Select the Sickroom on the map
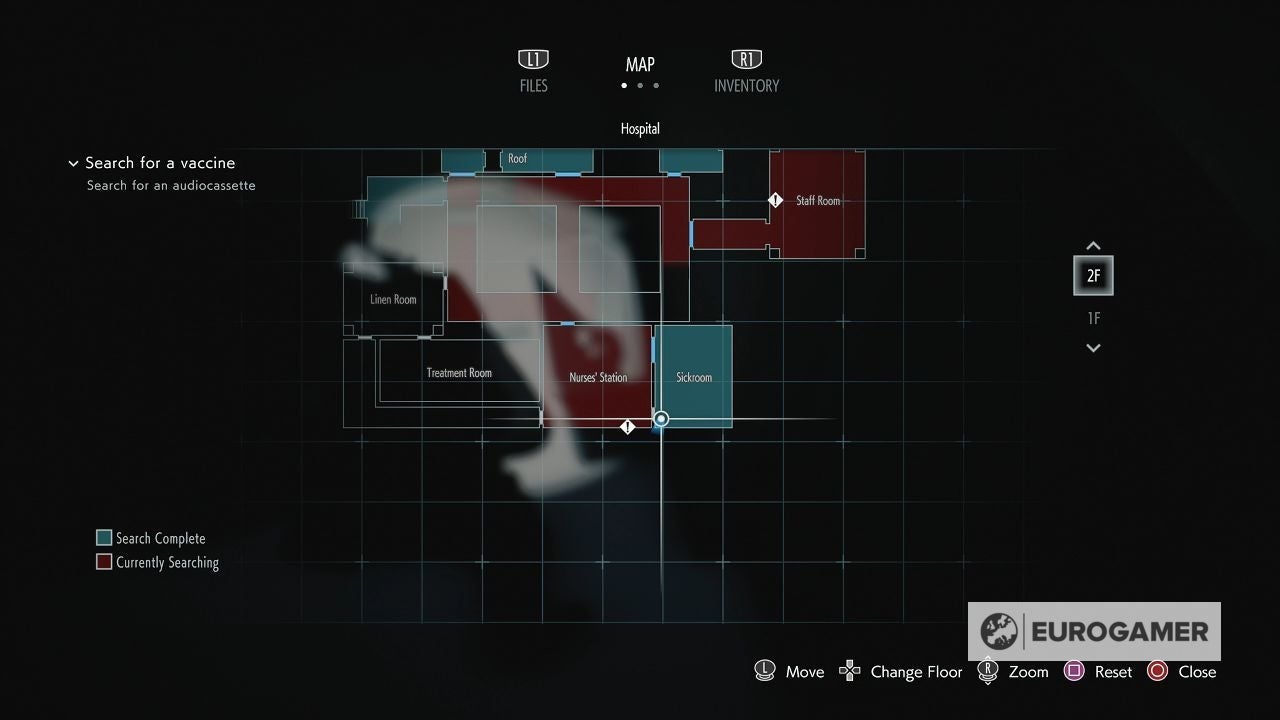1280x720 pixels. point(694,378)
